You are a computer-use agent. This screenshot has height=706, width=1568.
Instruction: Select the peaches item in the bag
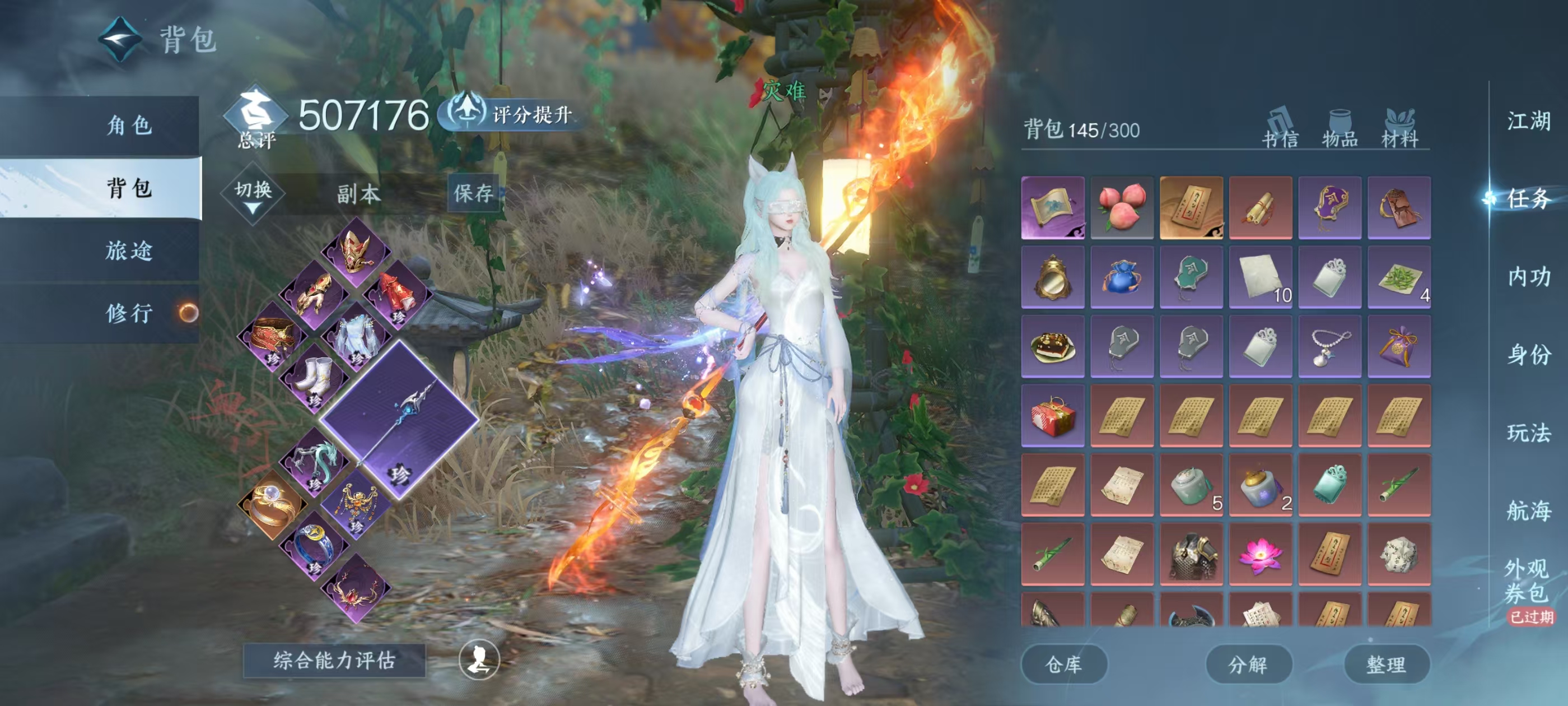(1122, 208)
